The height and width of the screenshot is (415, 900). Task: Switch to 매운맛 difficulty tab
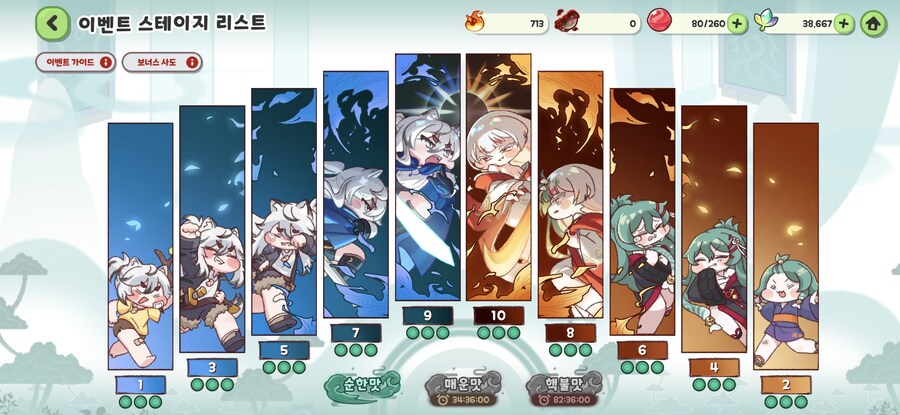(462, 389)
